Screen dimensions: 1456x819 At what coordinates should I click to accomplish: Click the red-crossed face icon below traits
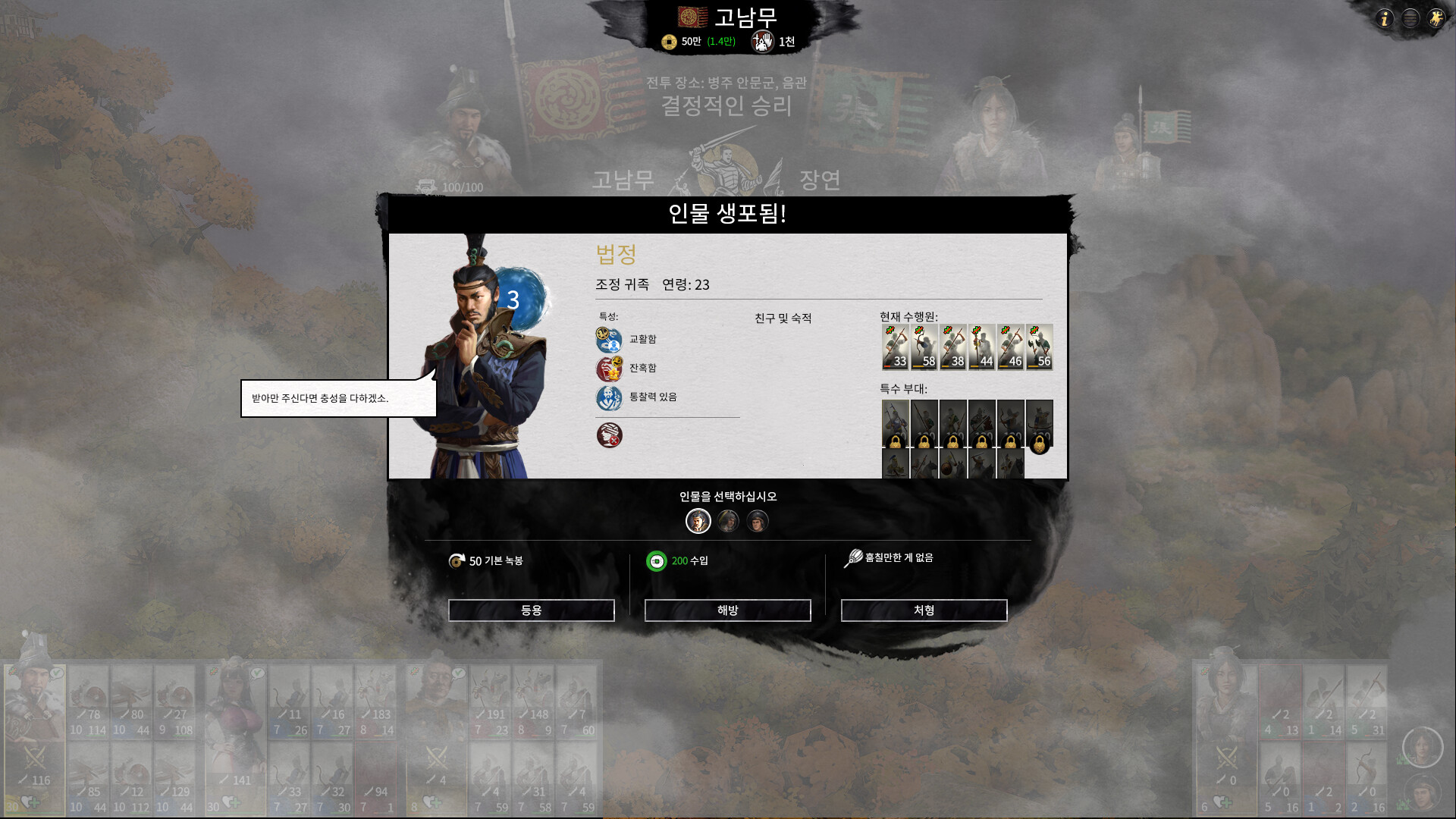(x=608, y=435)
